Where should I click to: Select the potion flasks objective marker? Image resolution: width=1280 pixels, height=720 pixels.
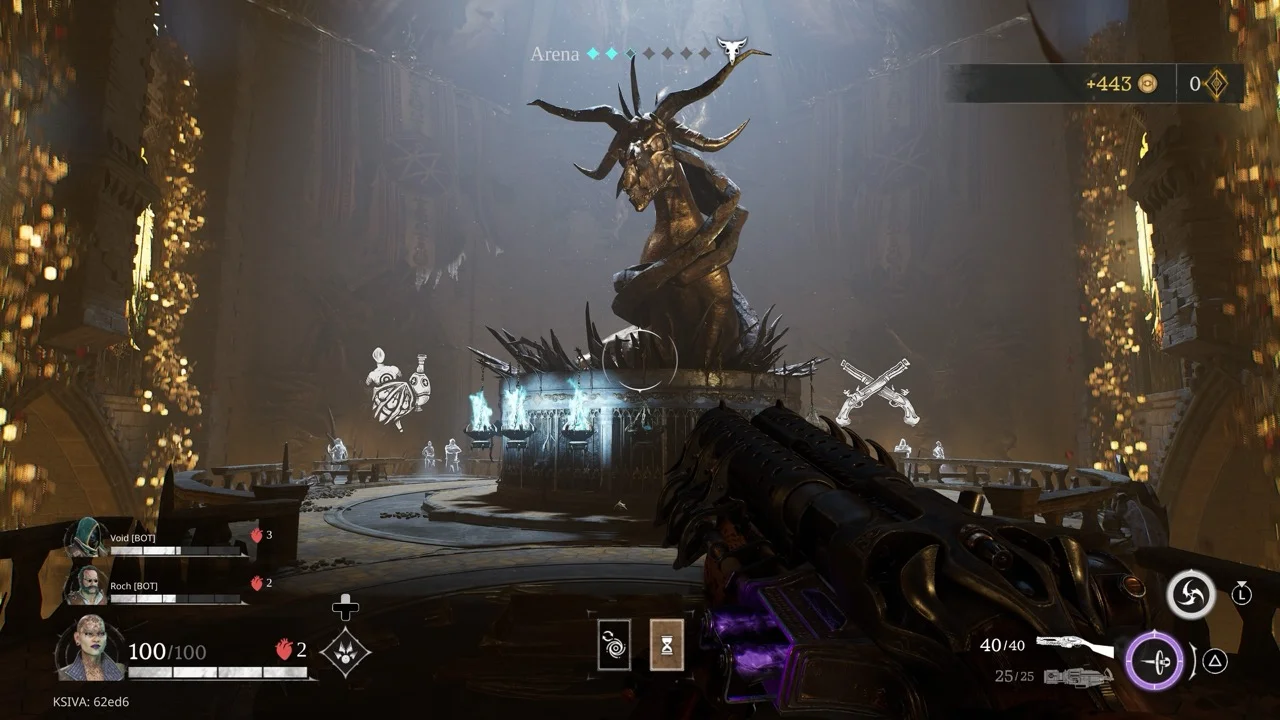[399, 388]
